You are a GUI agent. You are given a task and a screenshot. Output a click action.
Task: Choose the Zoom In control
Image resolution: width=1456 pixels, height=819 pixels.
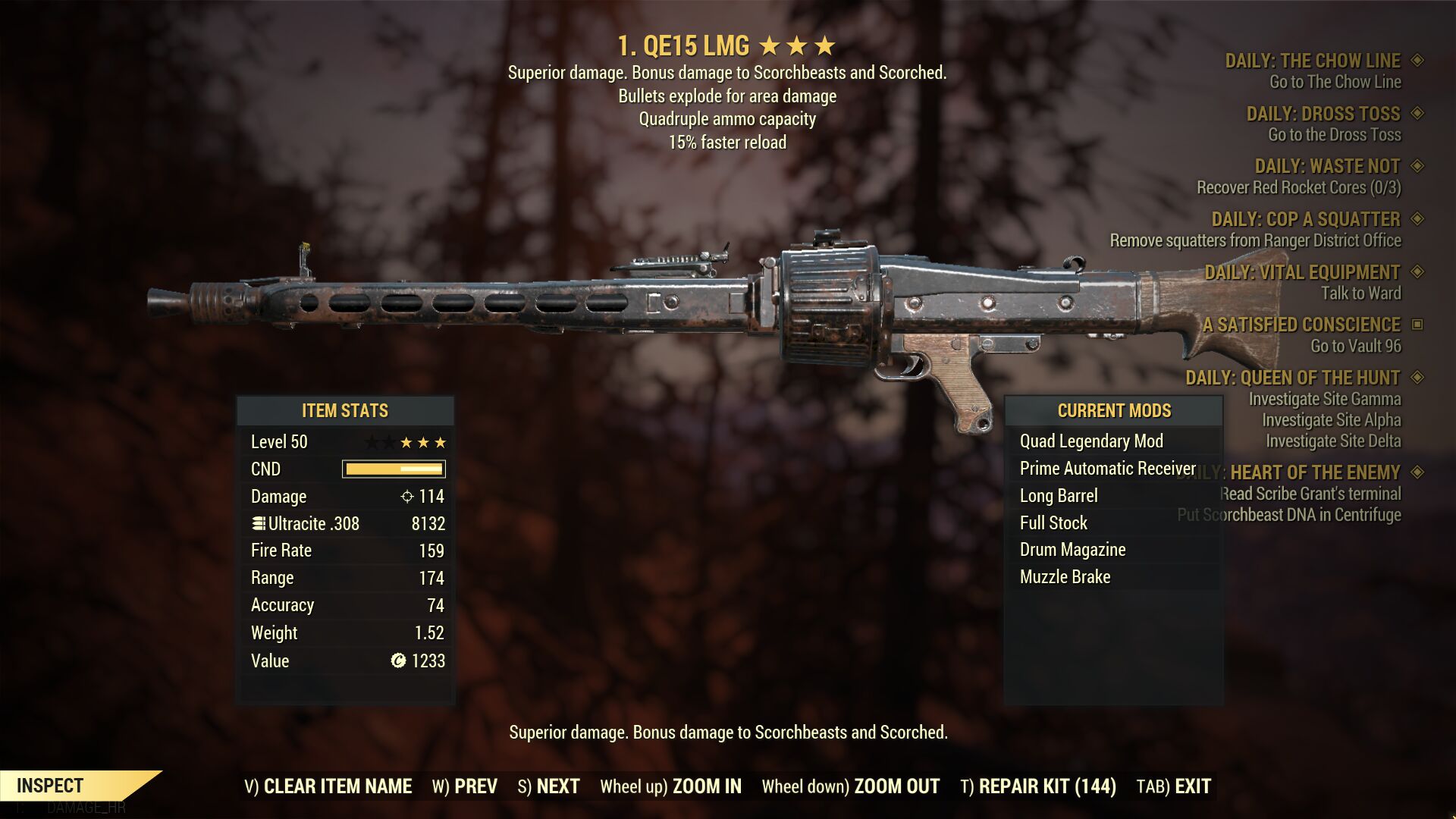pos(670,786)
